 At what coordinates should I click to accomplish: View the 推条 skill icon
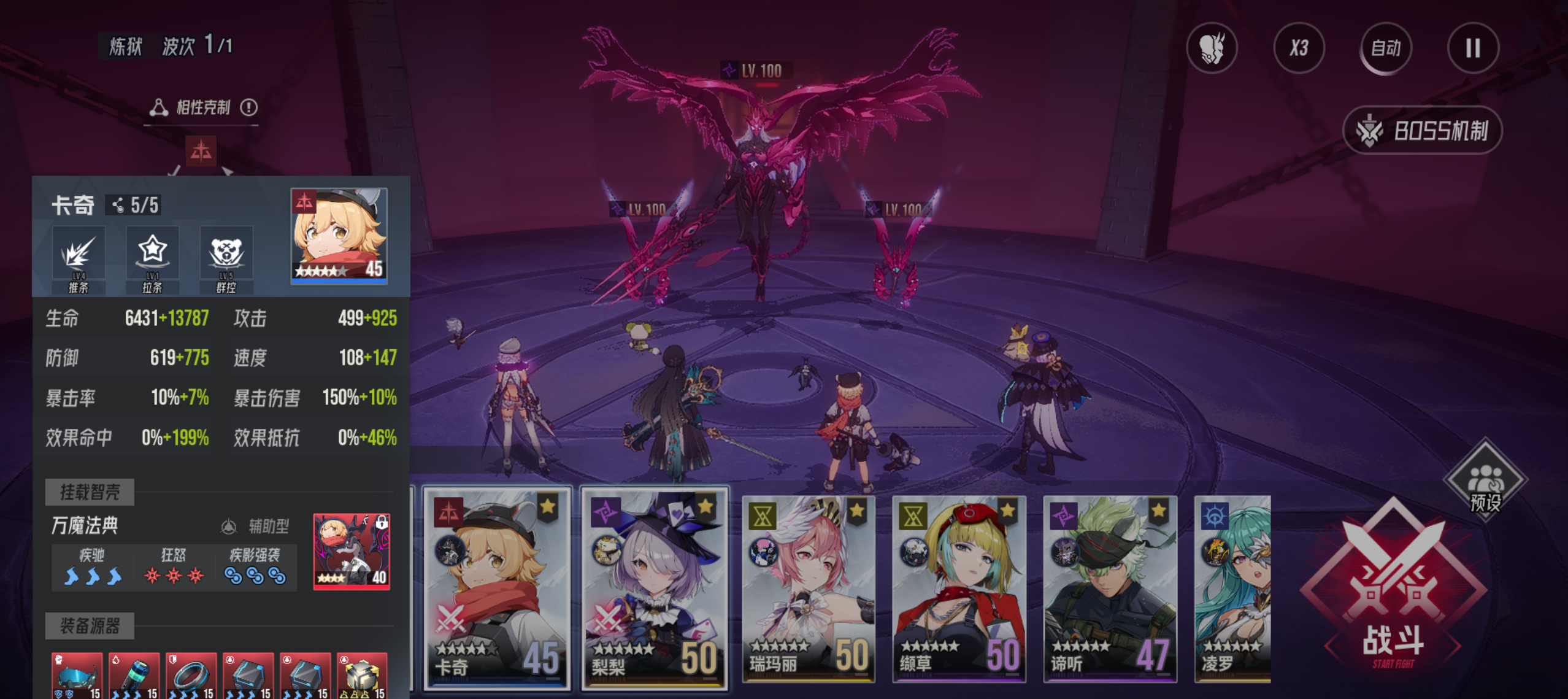pyautogui.click(x=79, y=258)
